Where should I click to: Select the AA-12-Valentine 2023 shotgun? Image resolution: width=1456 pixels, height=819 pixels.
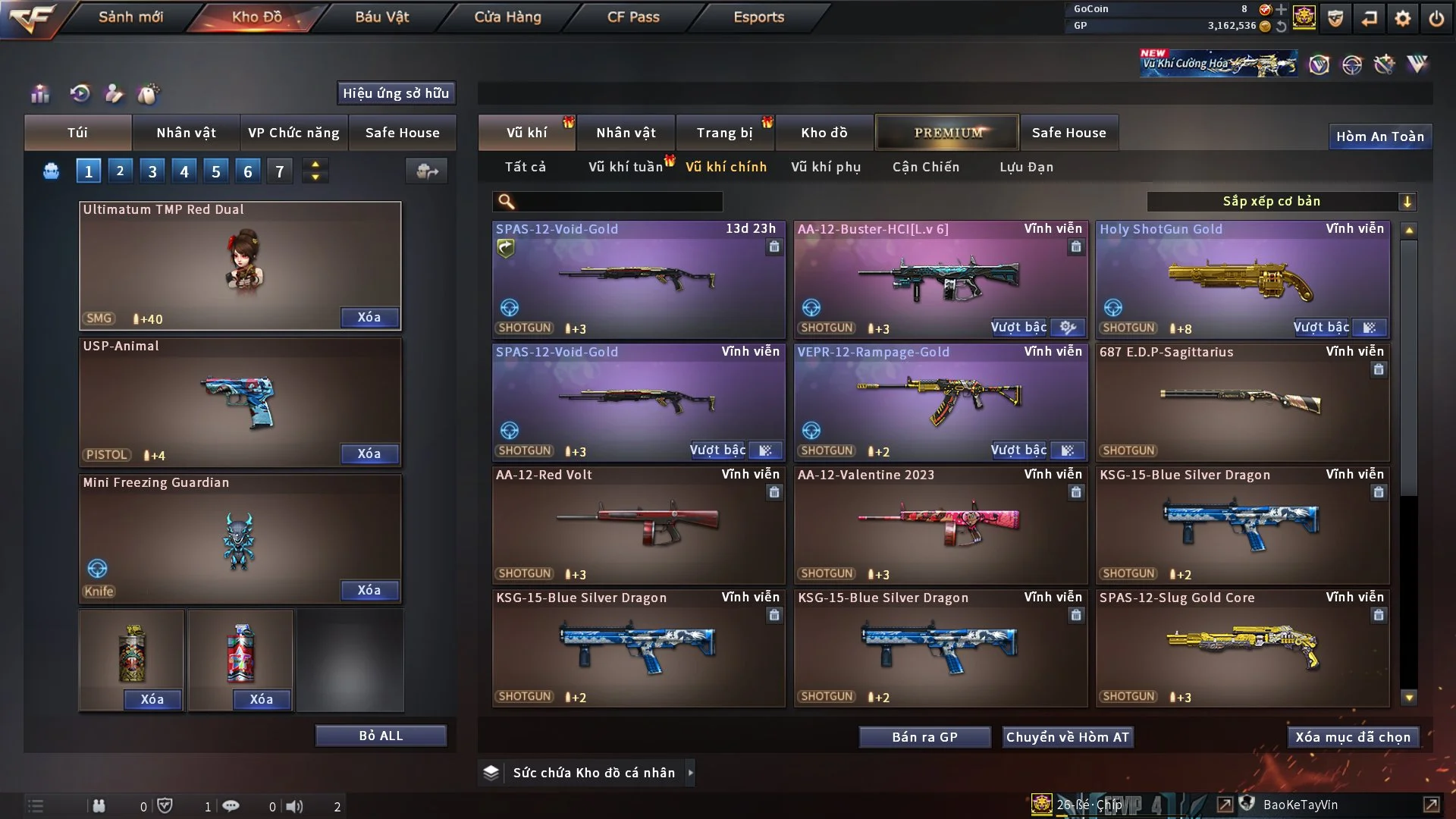pyautogui.click(x=940, y=525)
